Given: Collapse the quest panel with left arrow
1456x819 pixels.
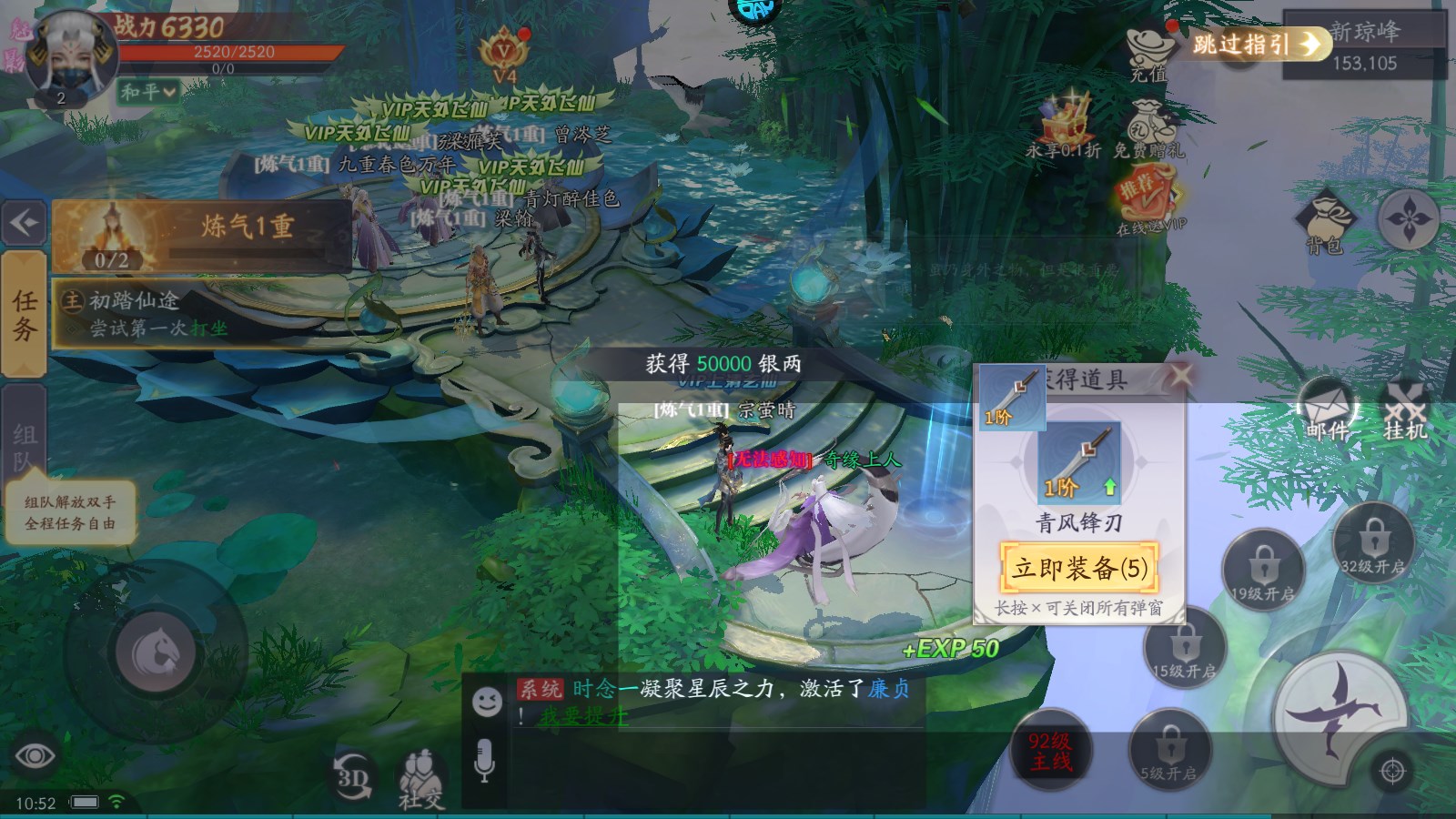Looking at the screenshot, I should tap(24, 223).
